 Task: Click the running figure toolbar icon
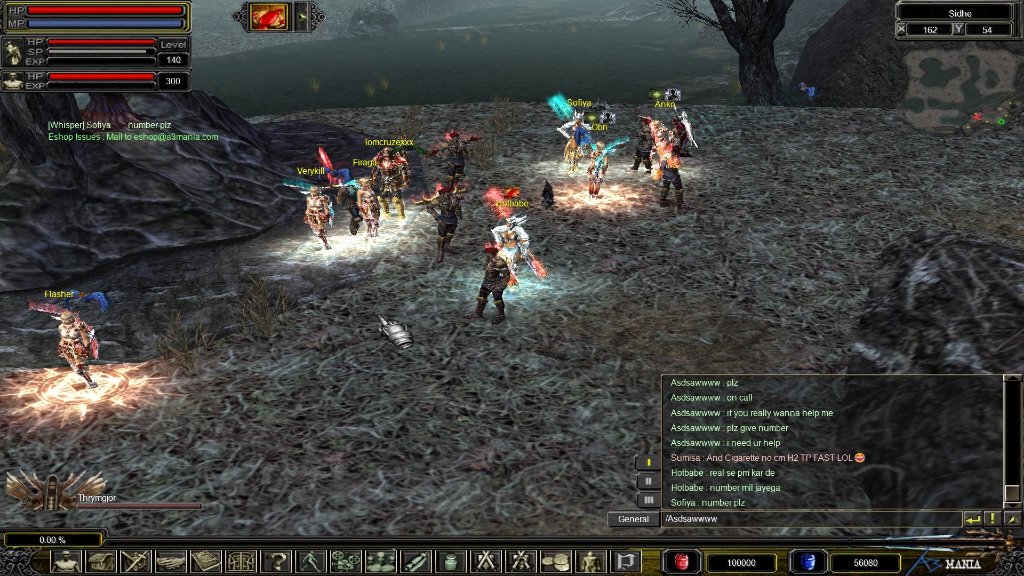tap(310, 561)
